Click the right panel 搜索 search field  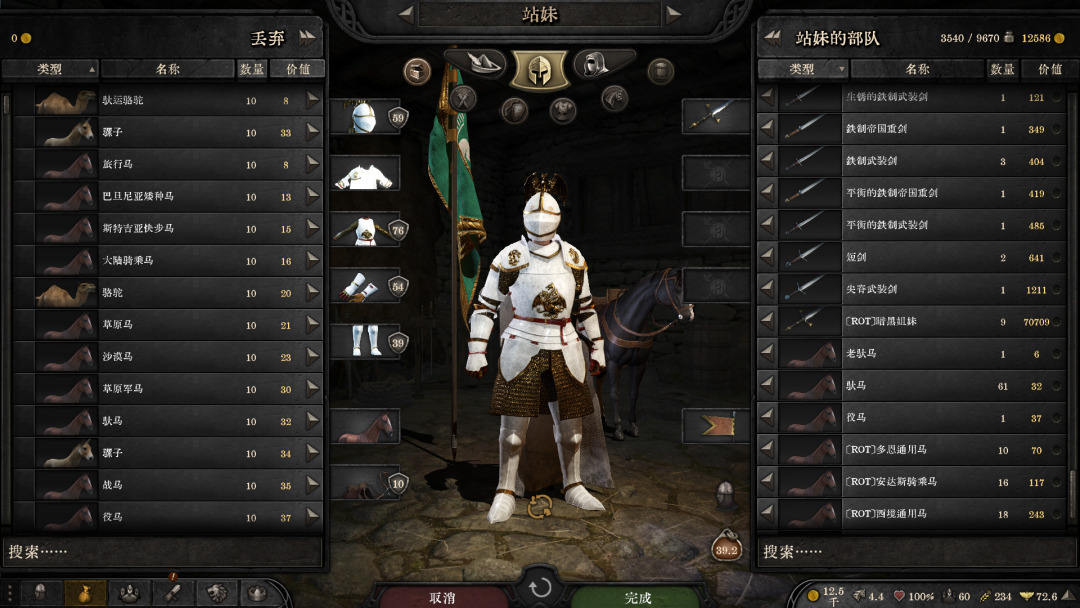(913, 551)
